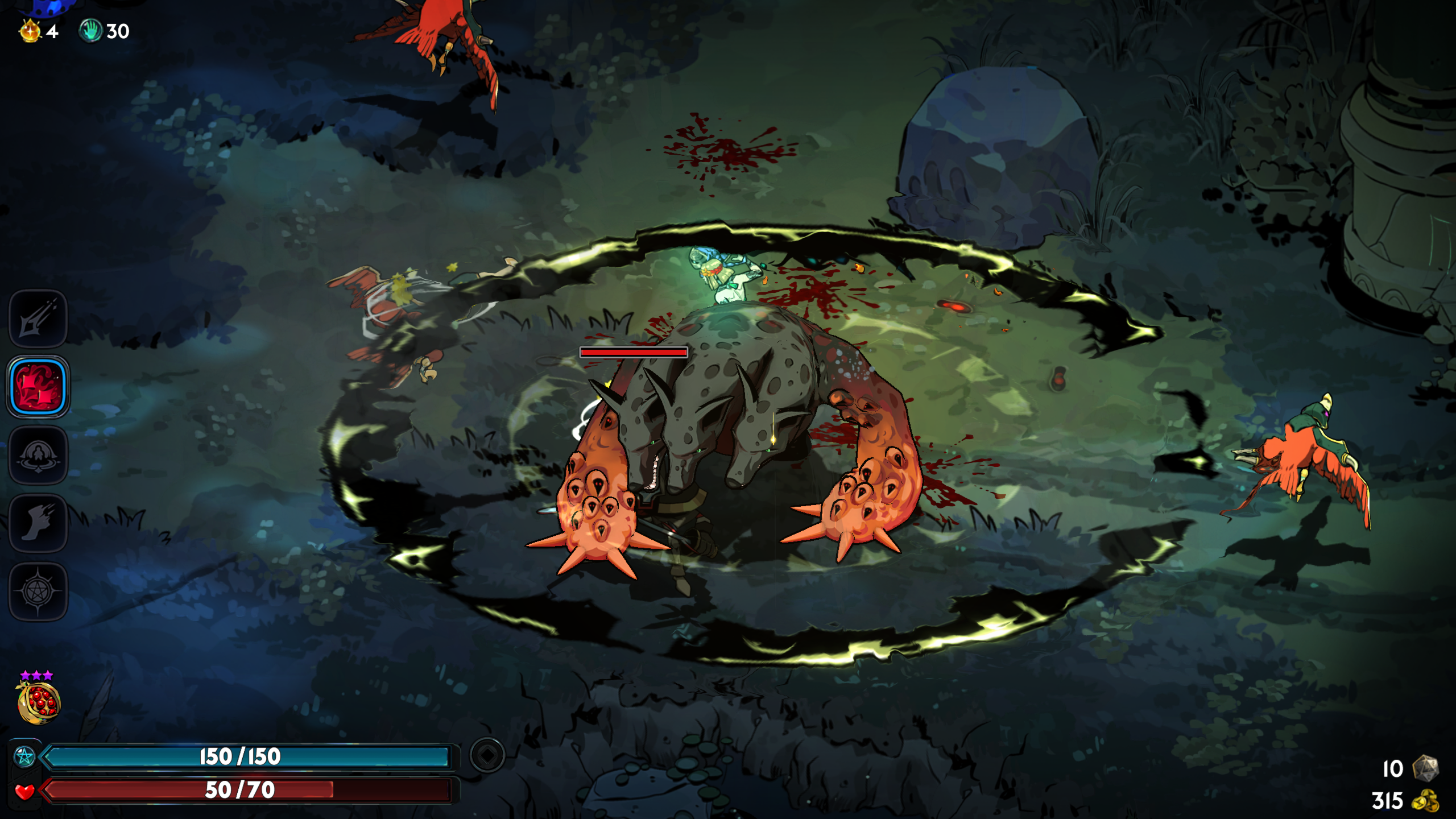Choose the Sprint winged-foot boon slot

click(x=38, y=523)
